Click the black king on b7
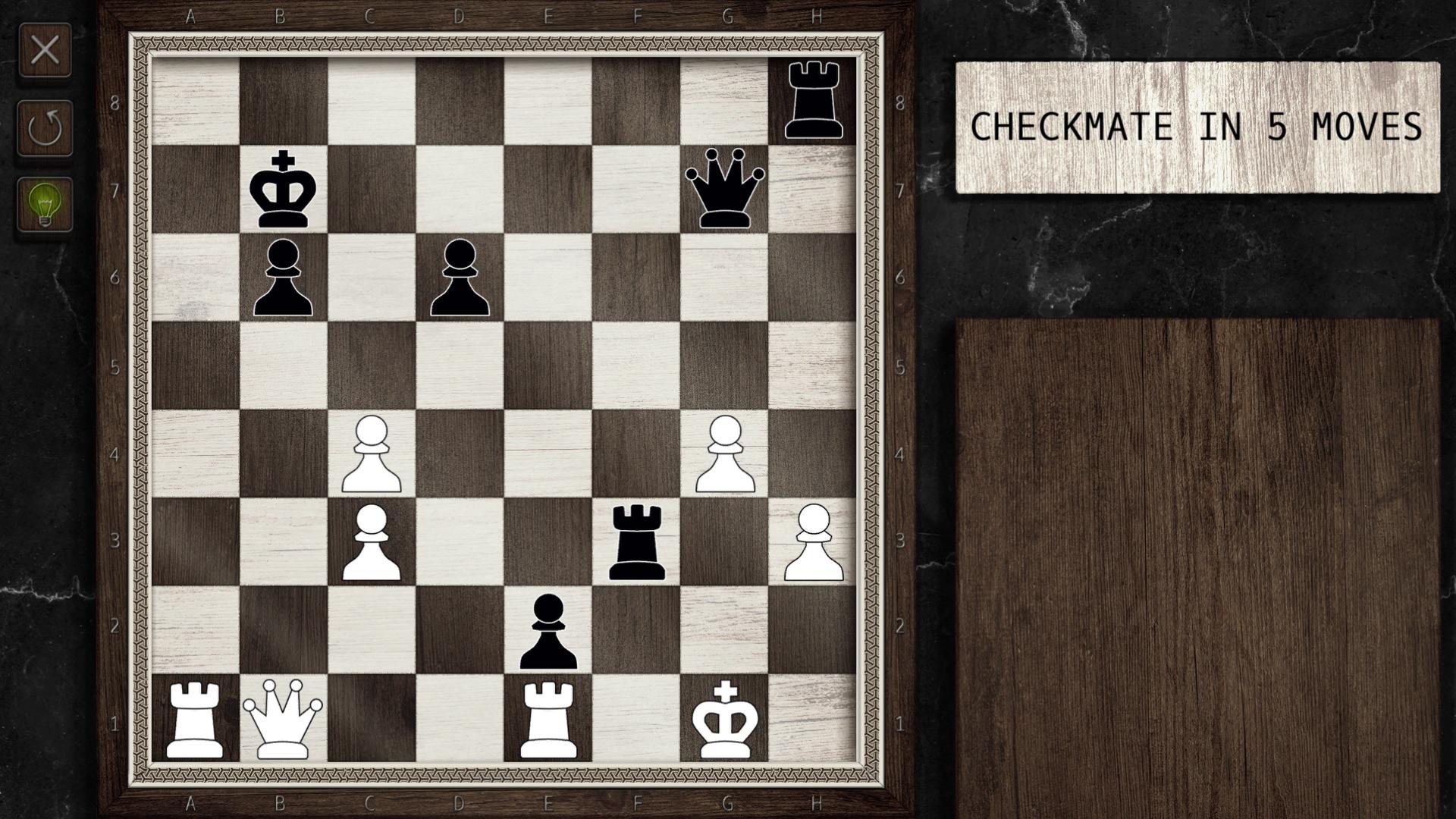Viewport: 1456px width, 819px height. click(283, 190)
